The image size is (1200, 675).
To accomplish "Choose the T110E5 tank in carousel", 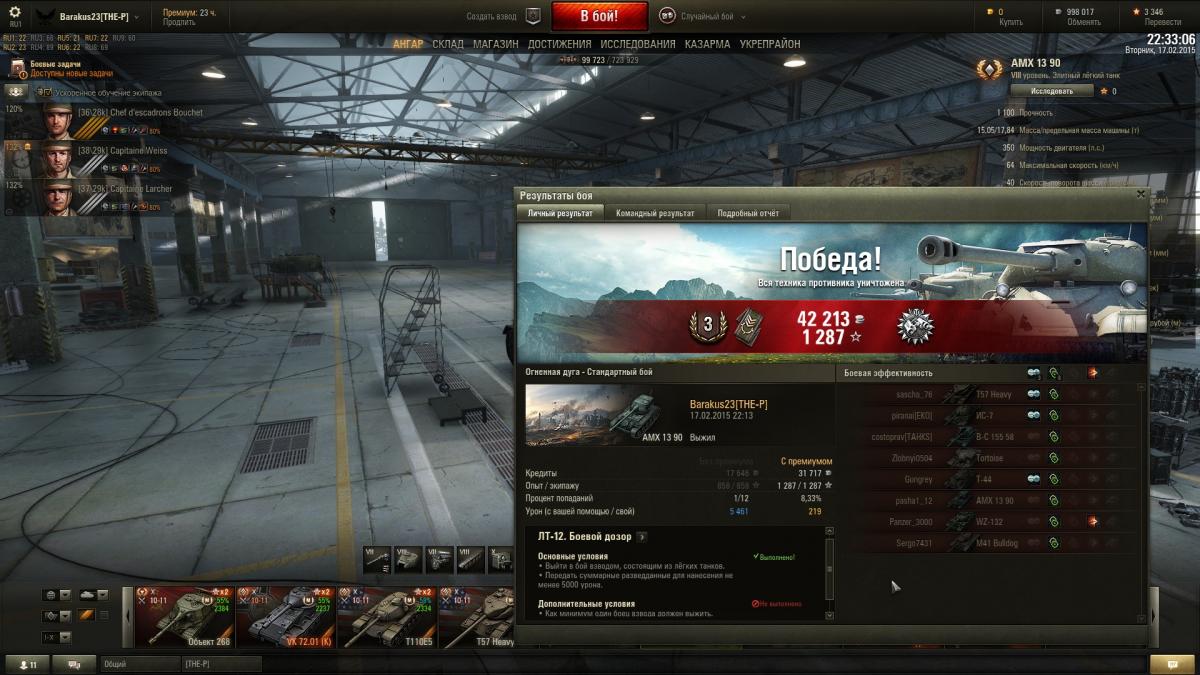I will (x=387, y=615).
